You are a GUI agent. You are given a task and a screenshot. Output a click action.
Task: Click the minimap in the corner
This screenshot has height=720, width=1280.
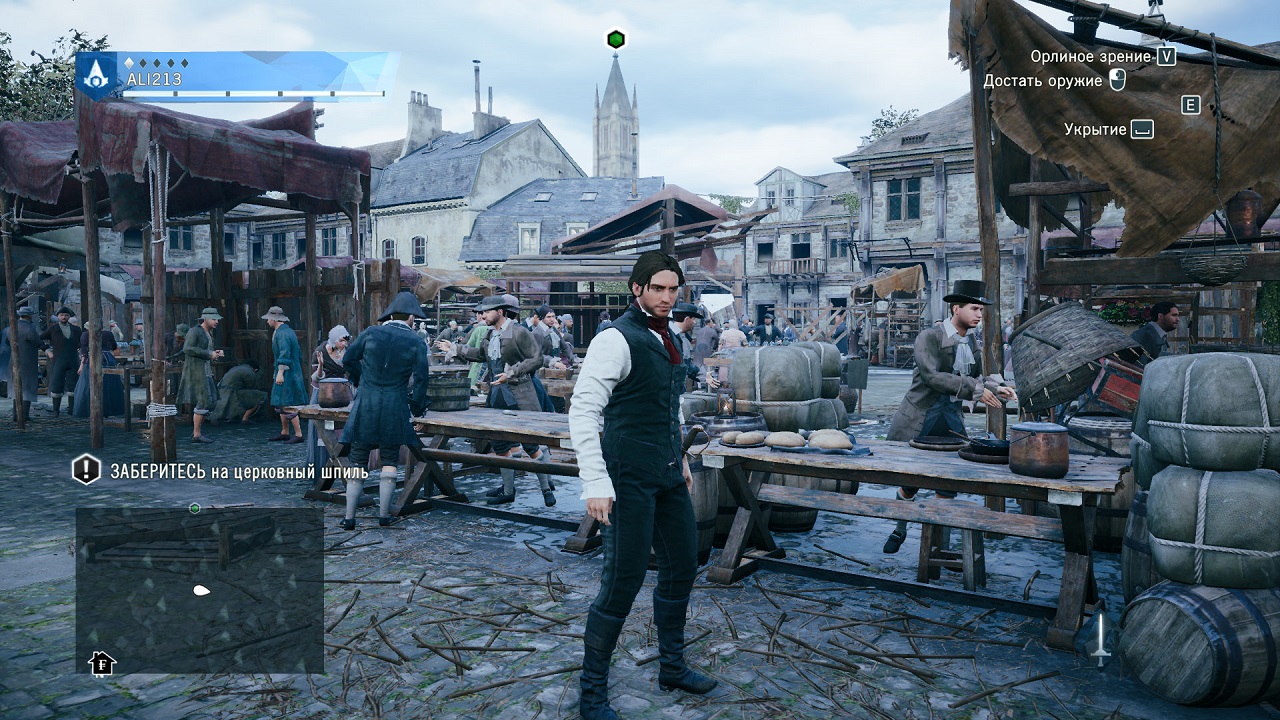(x=200, y=590)
